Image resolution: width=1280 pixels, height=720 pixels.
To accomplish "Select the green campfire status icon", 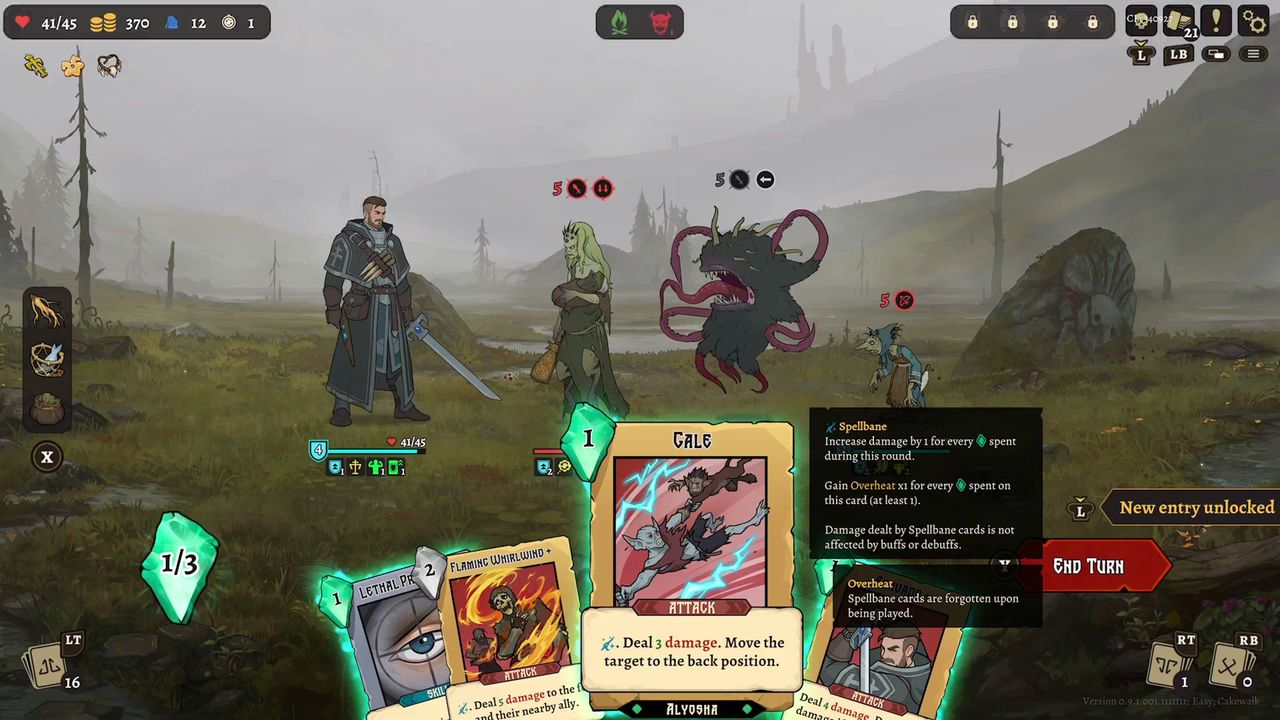I will coord(620,22).
